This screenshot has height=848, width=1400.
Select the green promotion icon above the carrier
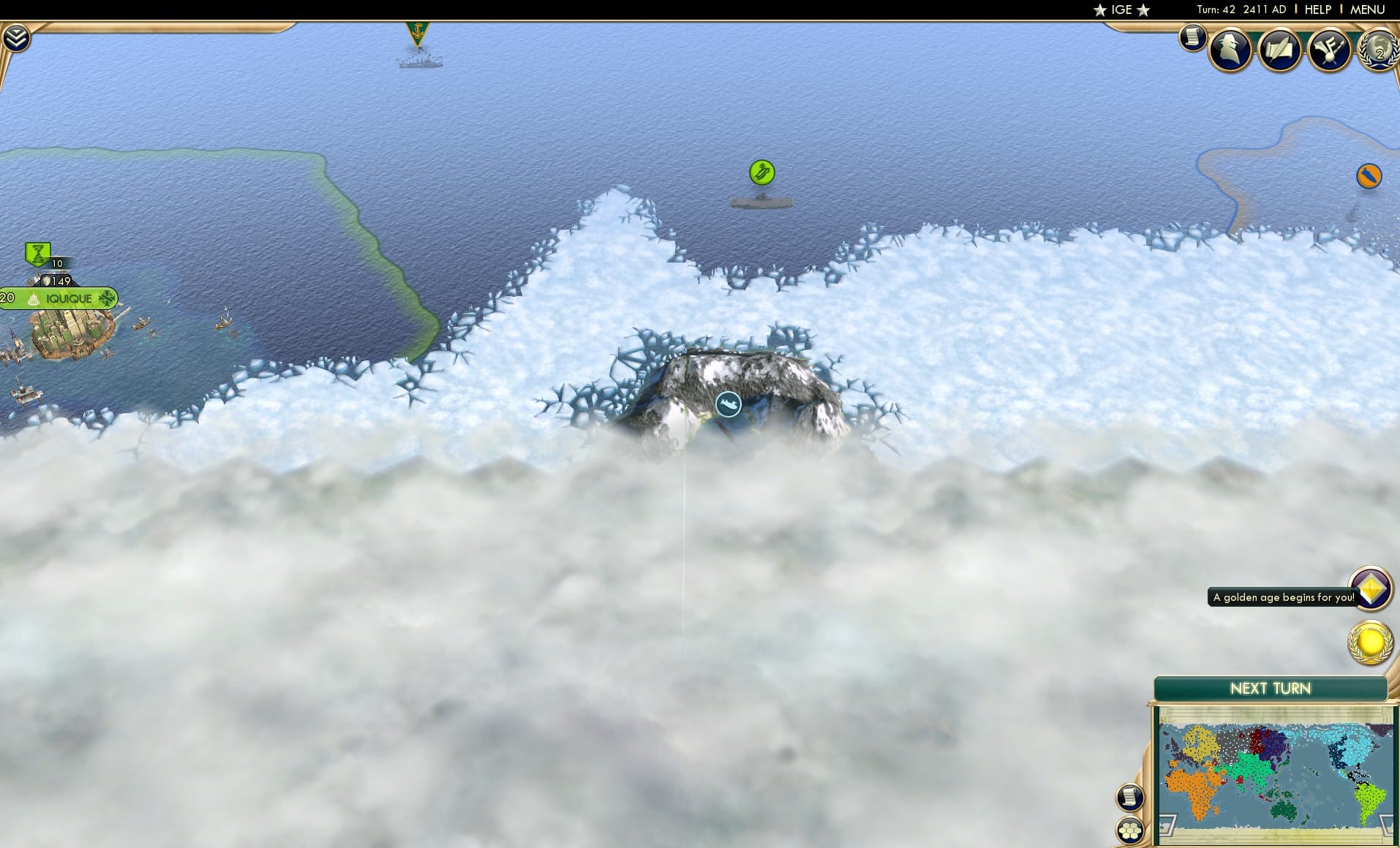coord(761,173)
